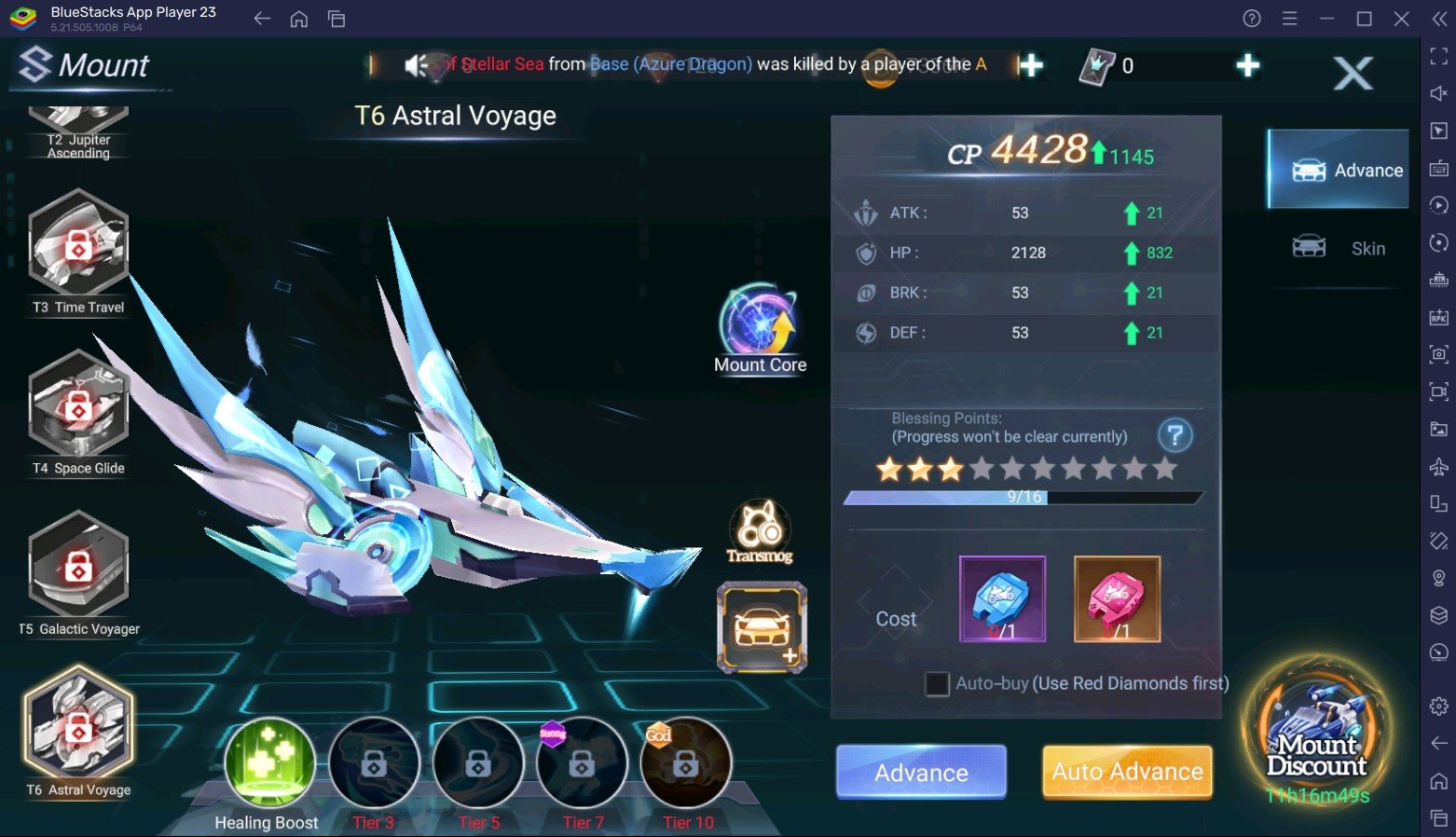
Task: Pick the T6 Astral Voyage mount
Action: click(78, 728)
